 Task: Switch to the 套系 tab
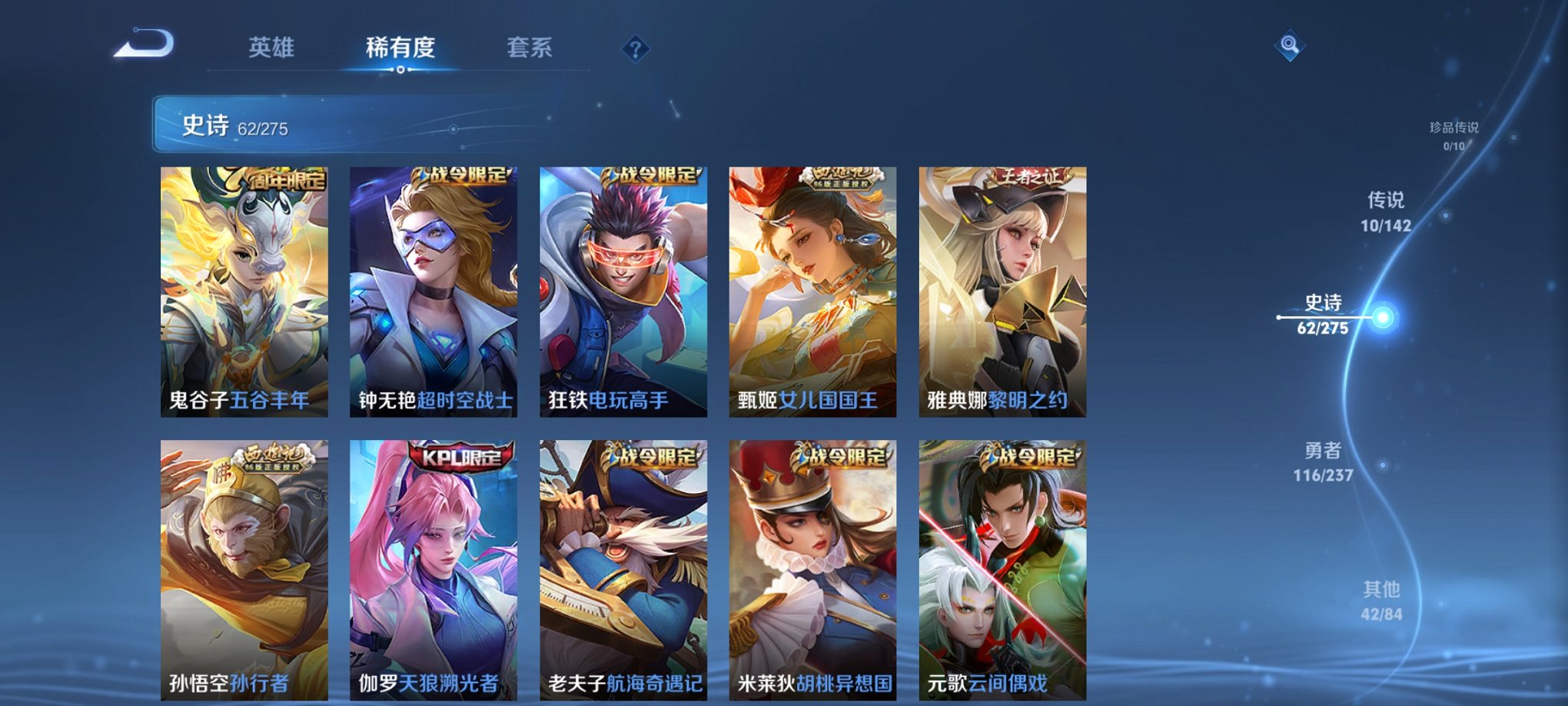(531, 48)
